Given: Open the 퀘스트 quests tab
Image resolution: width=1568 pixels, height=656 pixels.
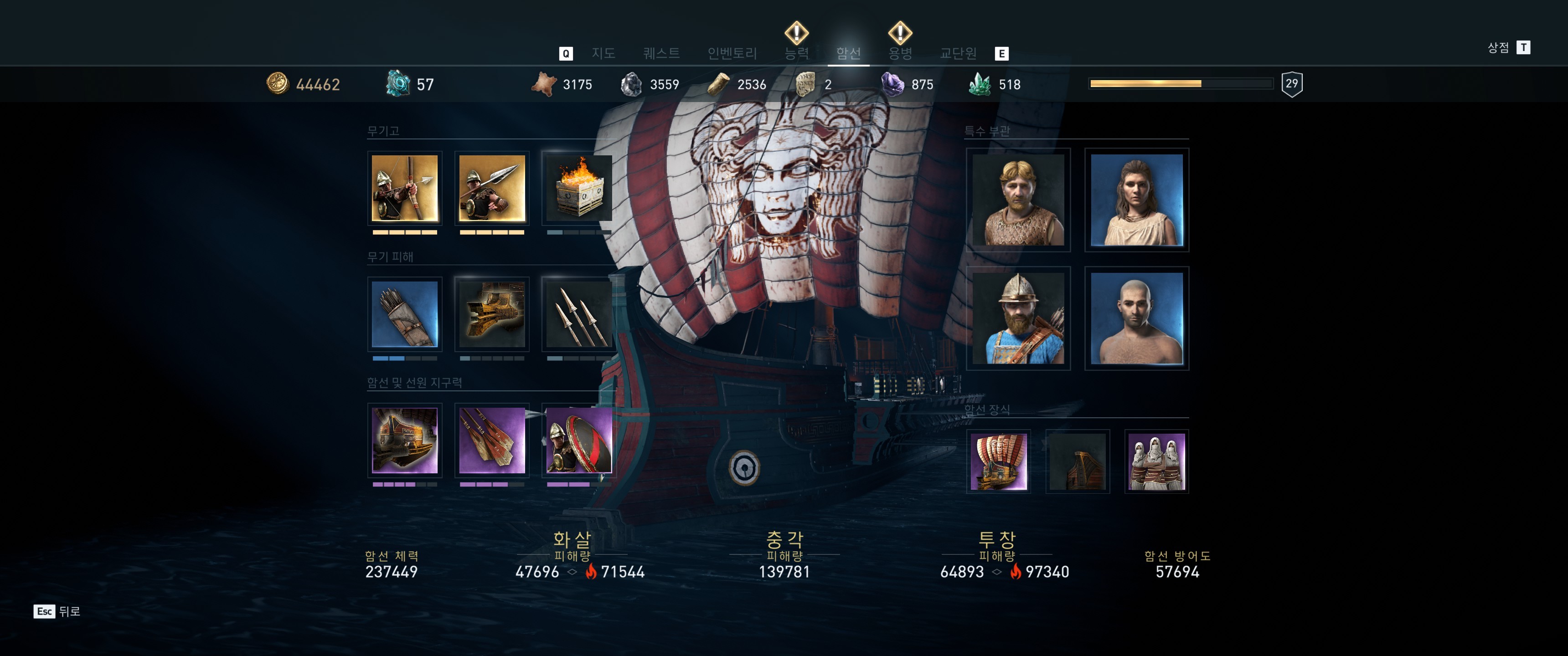Looking at the screenshot, I should click(x=661, y=54).
